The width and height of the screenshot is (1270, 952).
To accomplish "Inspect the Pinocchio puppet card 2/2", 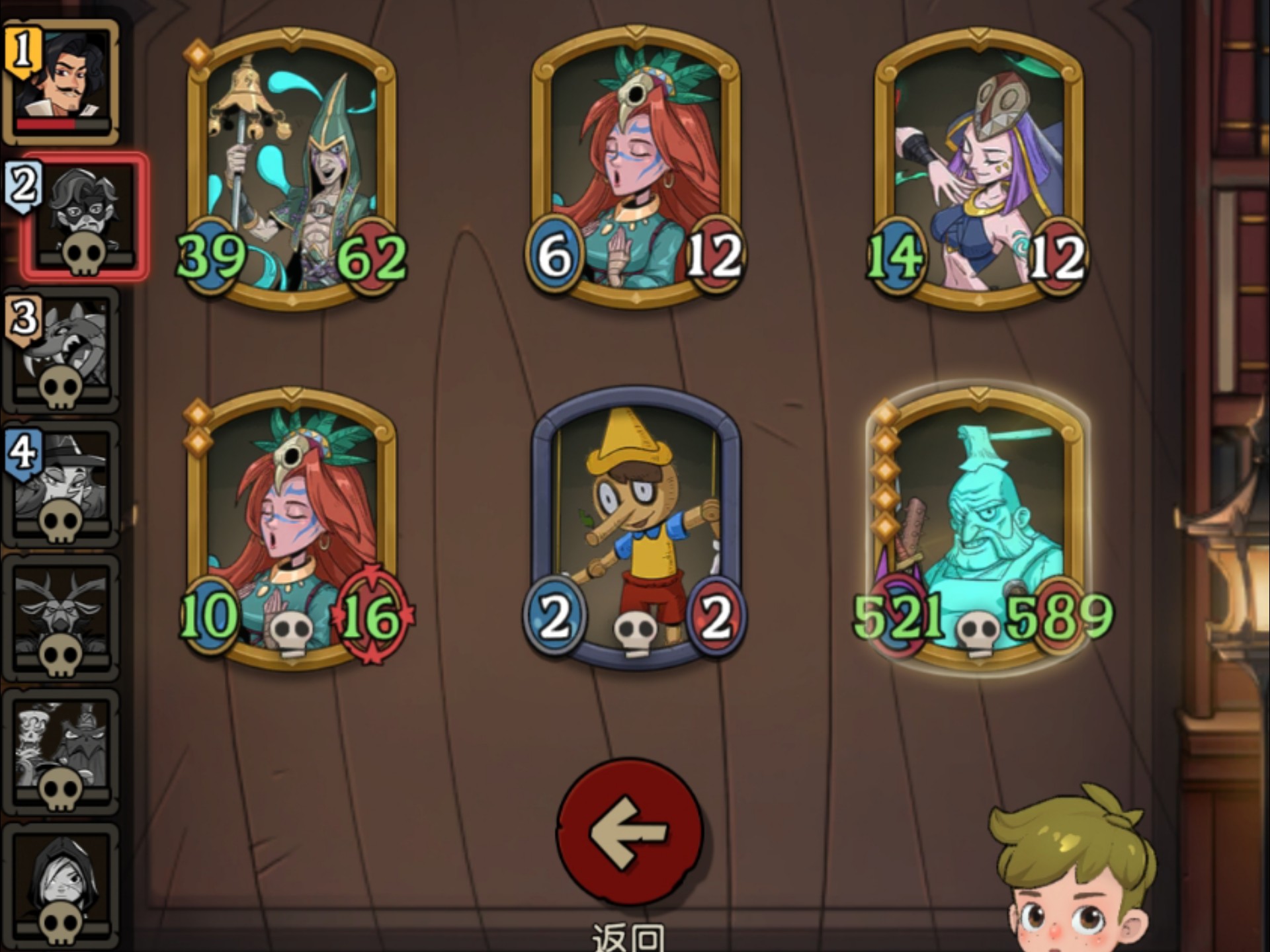I will (x=636, y=529).
